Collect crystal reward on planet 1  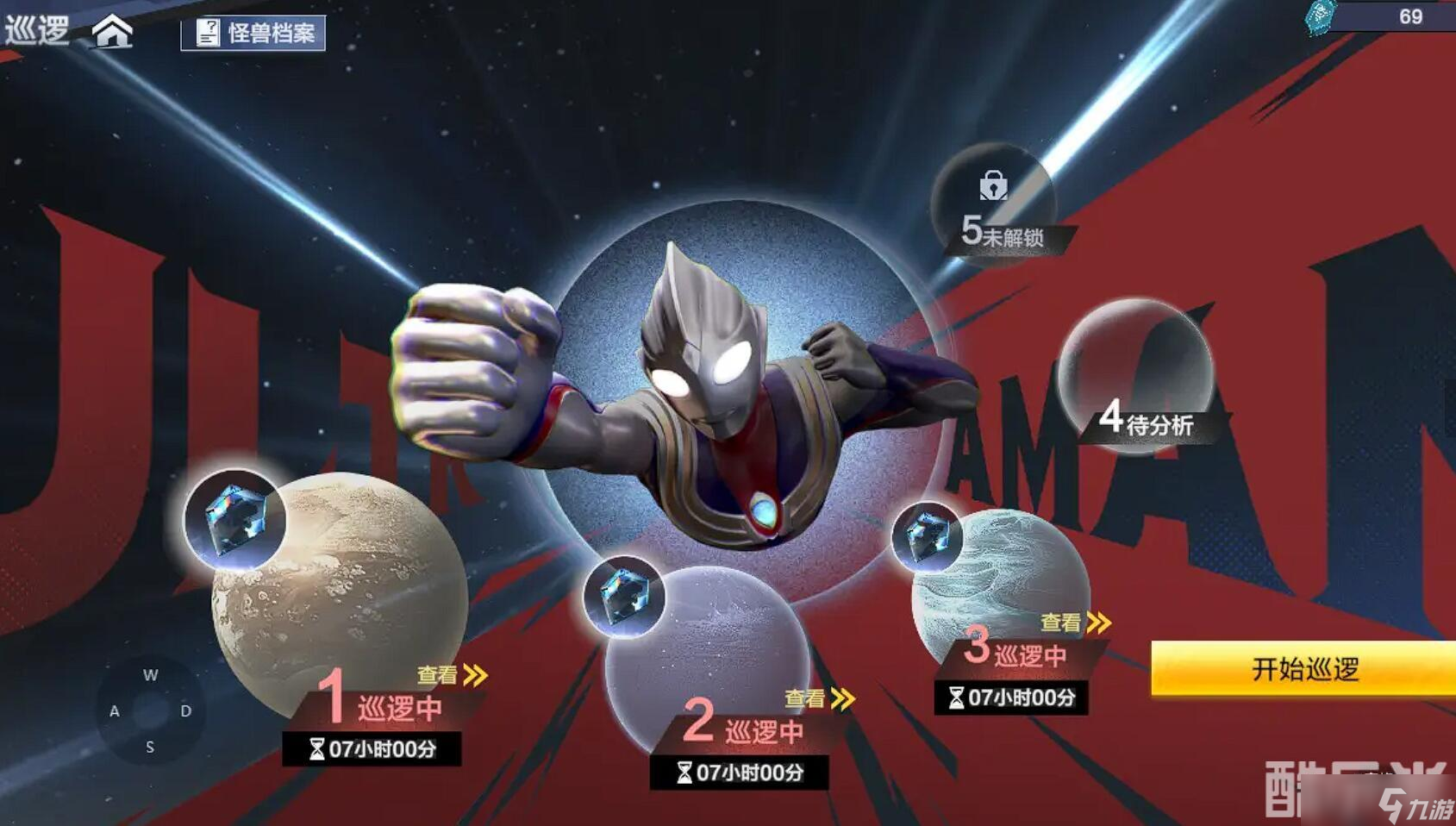[234, 520]
